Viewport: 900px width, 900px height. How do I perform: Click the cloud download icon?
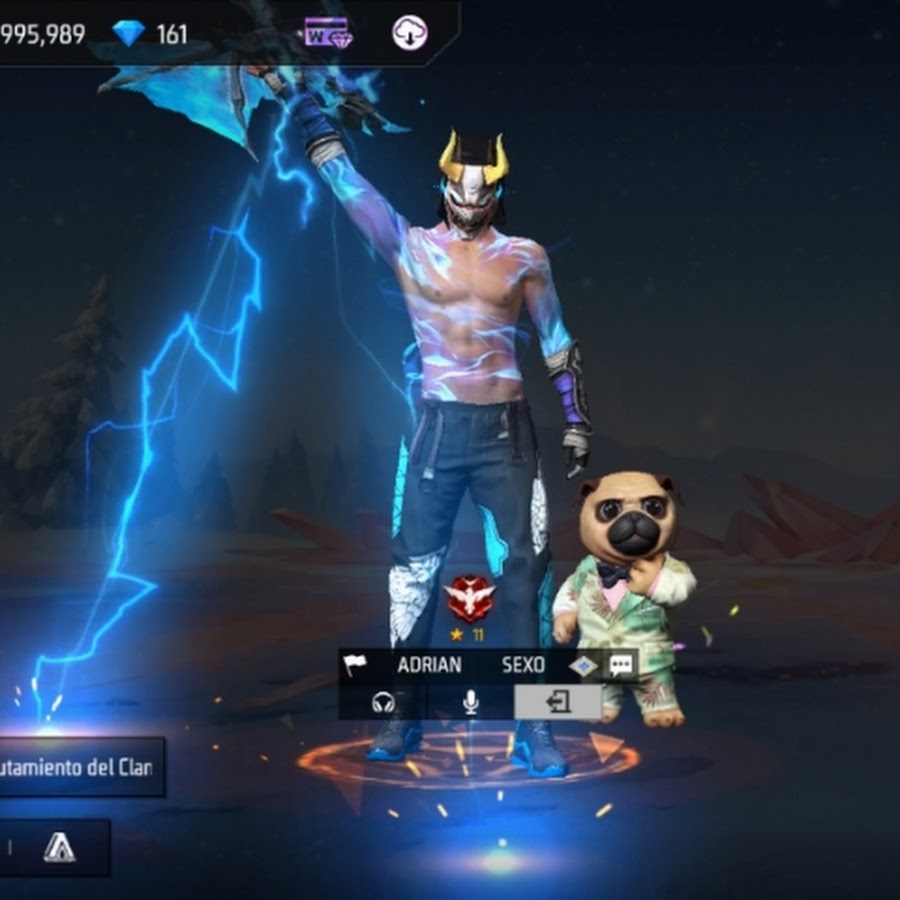pyautogui.click(x=409, y=34)
